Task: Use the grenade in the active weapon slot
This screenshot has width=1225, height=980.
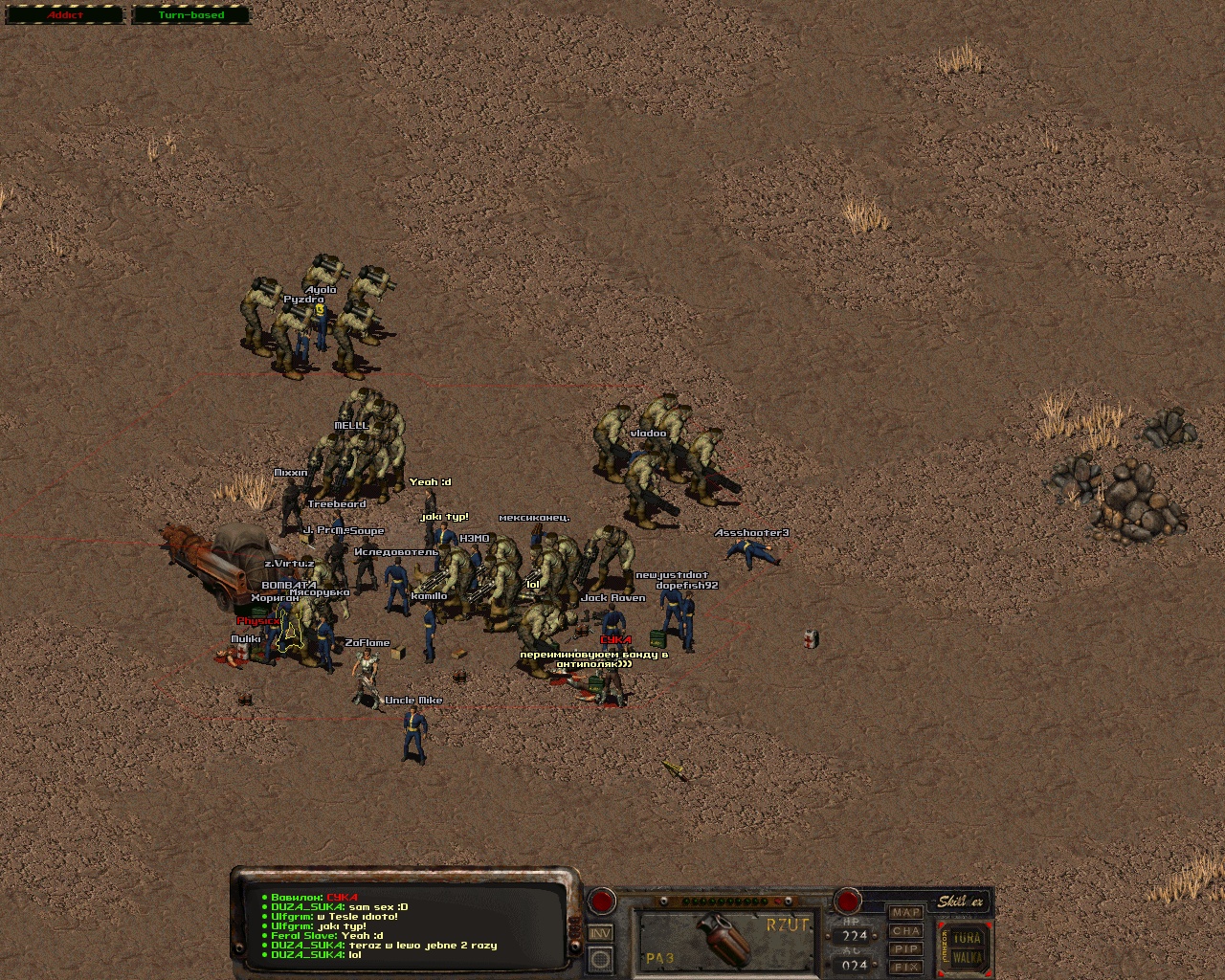Action: pyautogui.click(x=726, y=941)
